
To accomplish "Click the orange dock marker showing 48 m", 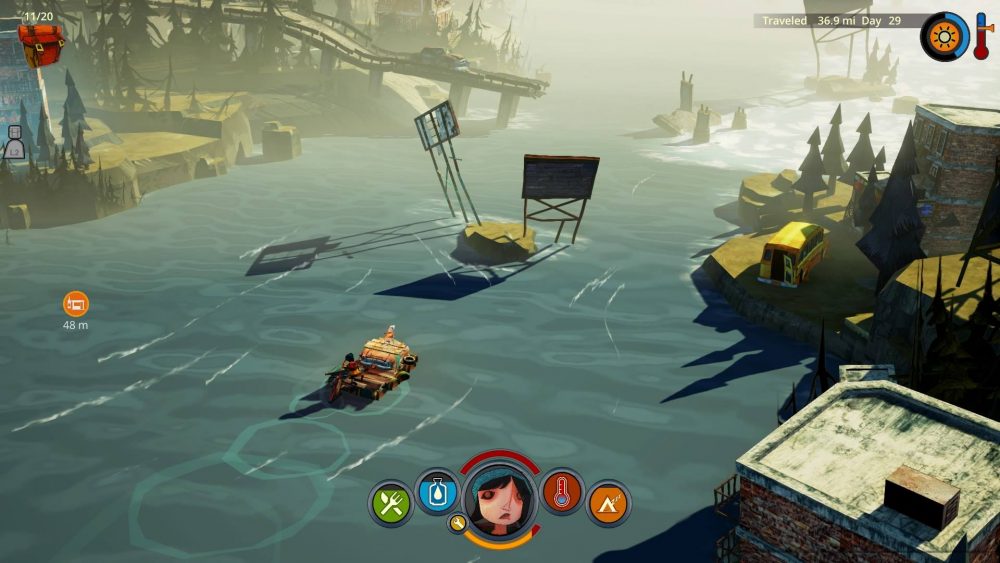I will (76, 304).
